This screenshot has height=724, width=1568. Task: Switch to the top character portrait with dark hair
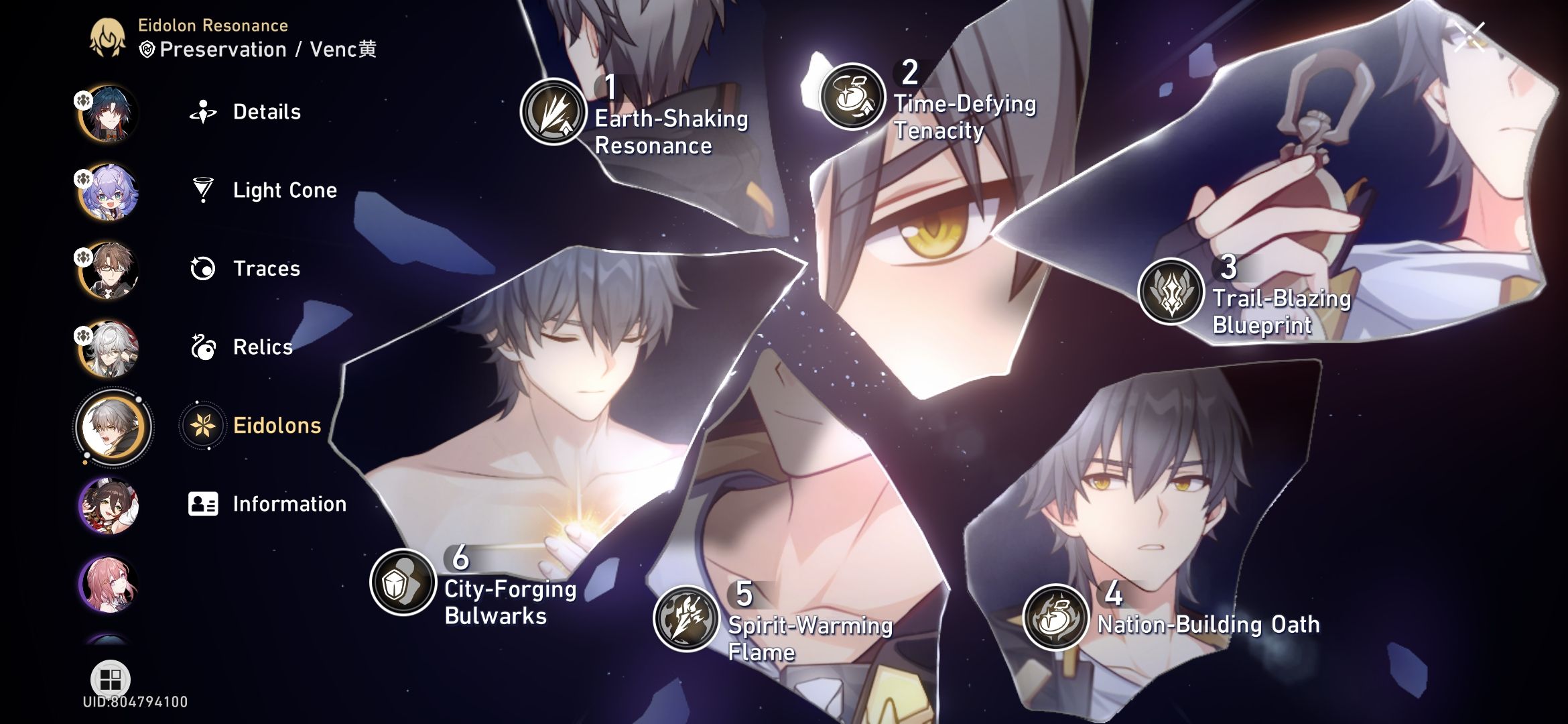[111, 113]
